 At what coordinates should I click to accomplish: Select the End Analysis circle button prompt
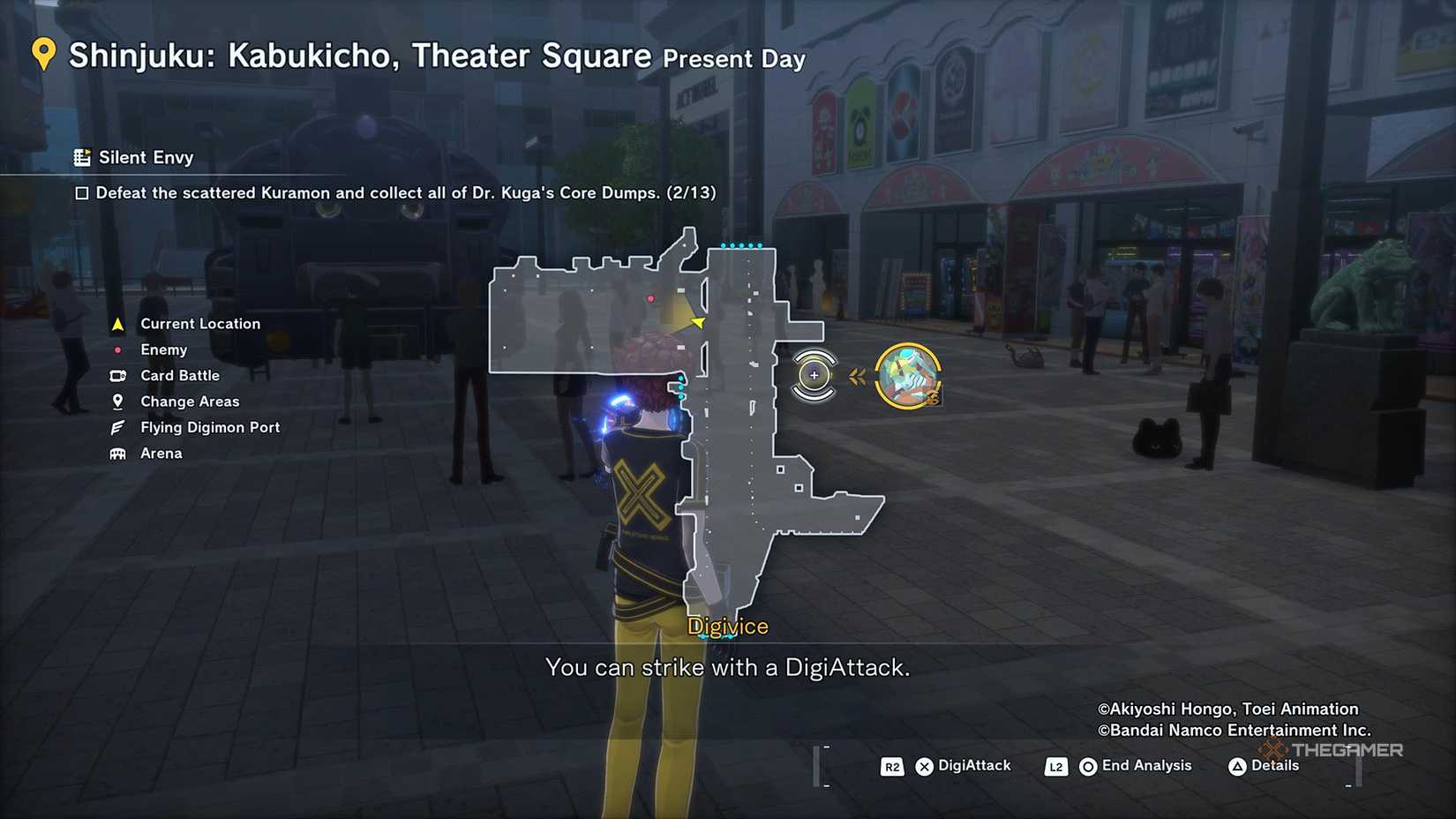pos(1086,766)
